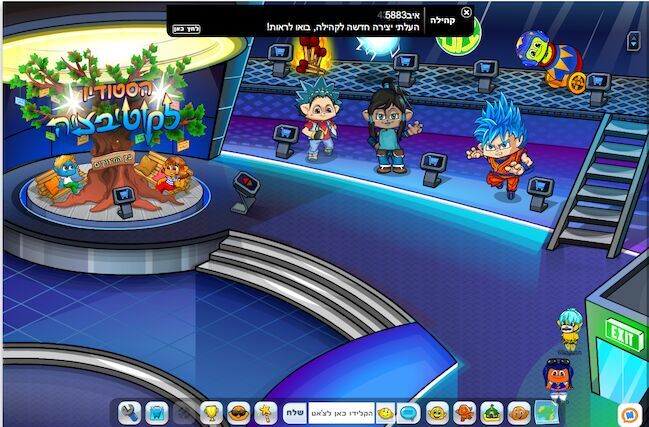Click the blue speech bubble icon

[409, 412]
